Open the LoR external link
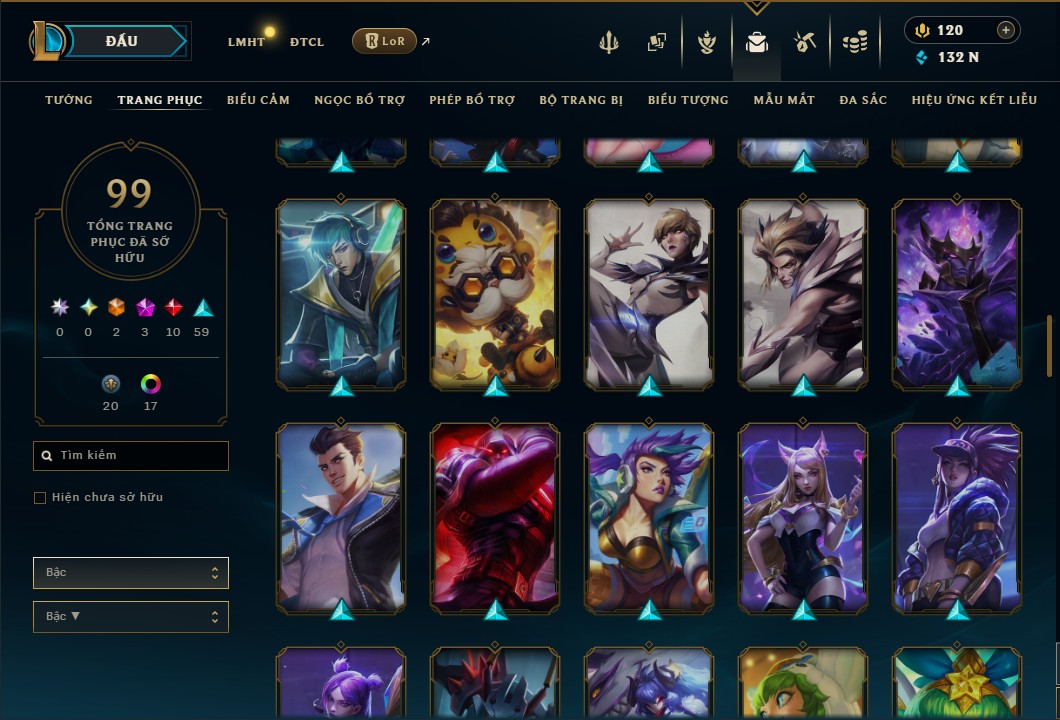Screen dimensions: 1060x720 click(x=384, y=41)
